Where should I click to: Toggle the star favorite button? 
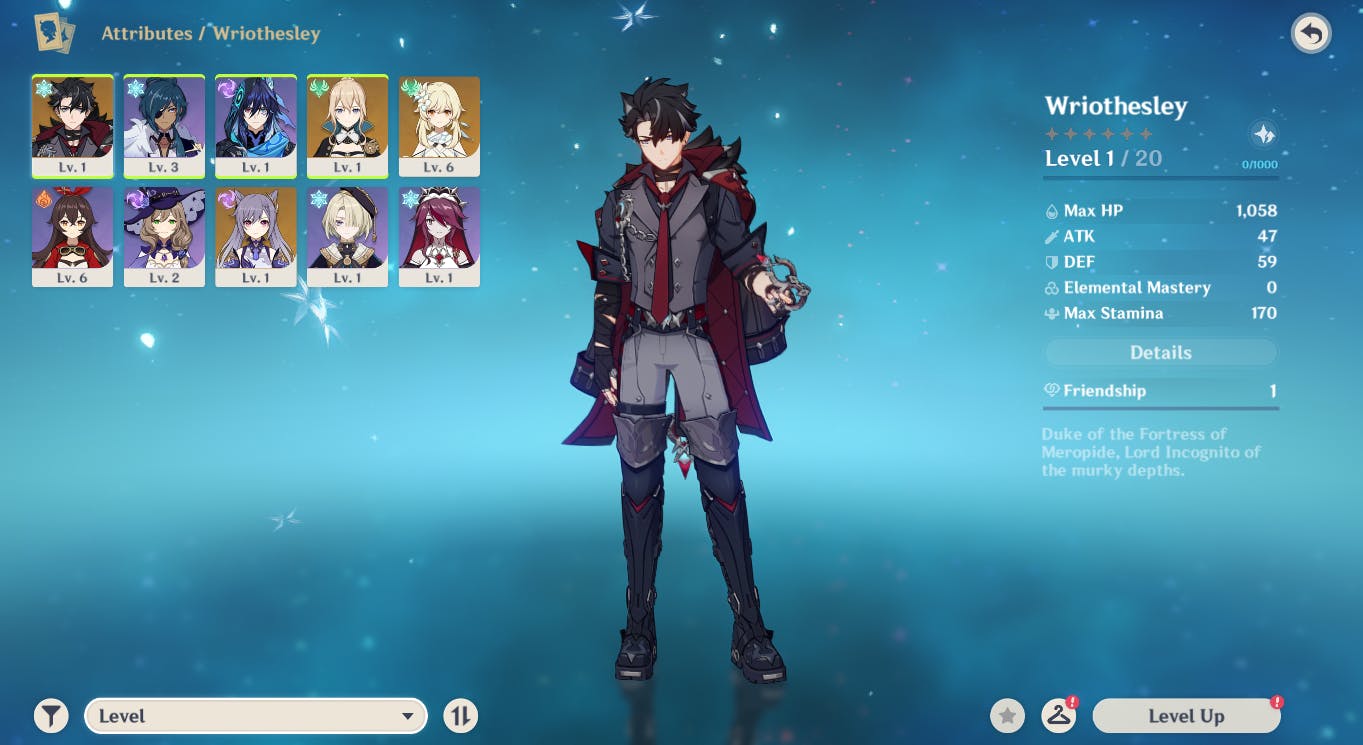click(1008, 716)
